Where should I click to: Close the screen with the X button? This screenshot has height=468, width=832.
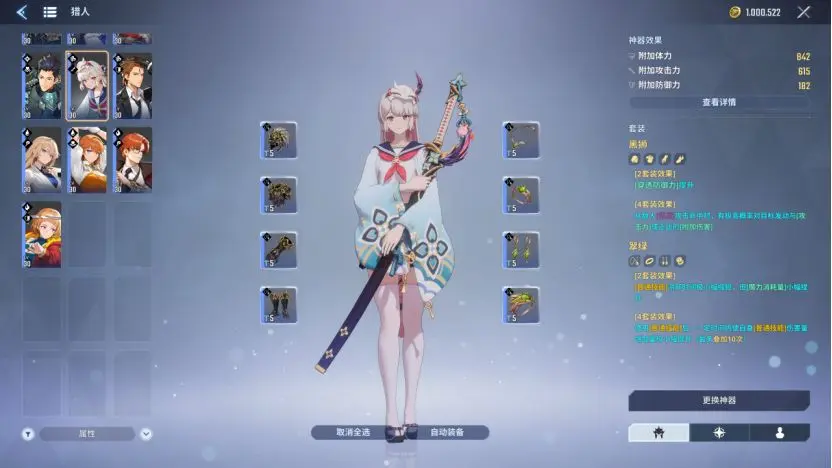[804, 13]
